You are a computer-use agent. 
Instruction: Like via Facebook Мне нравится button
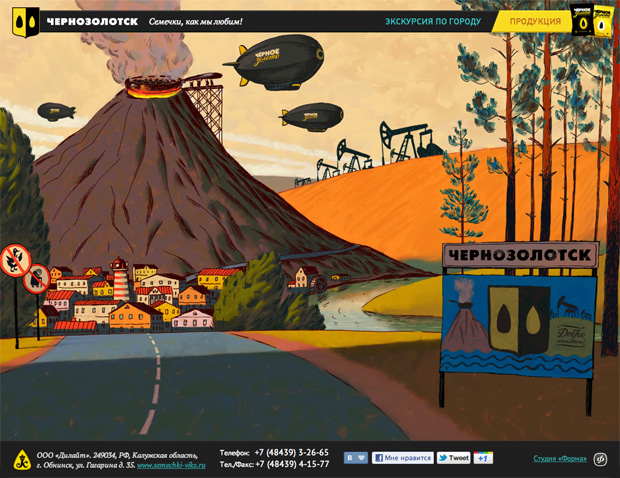[x=402, y=458]
